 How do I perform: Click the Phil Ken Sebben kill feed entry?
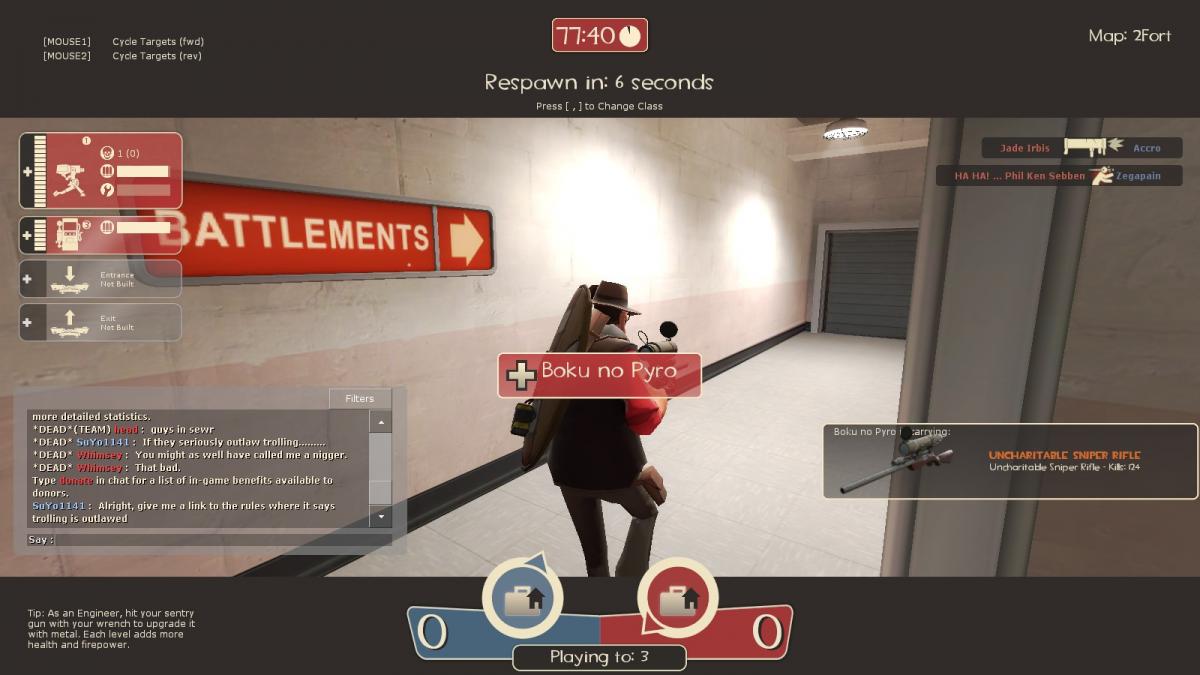(1059, 176)
